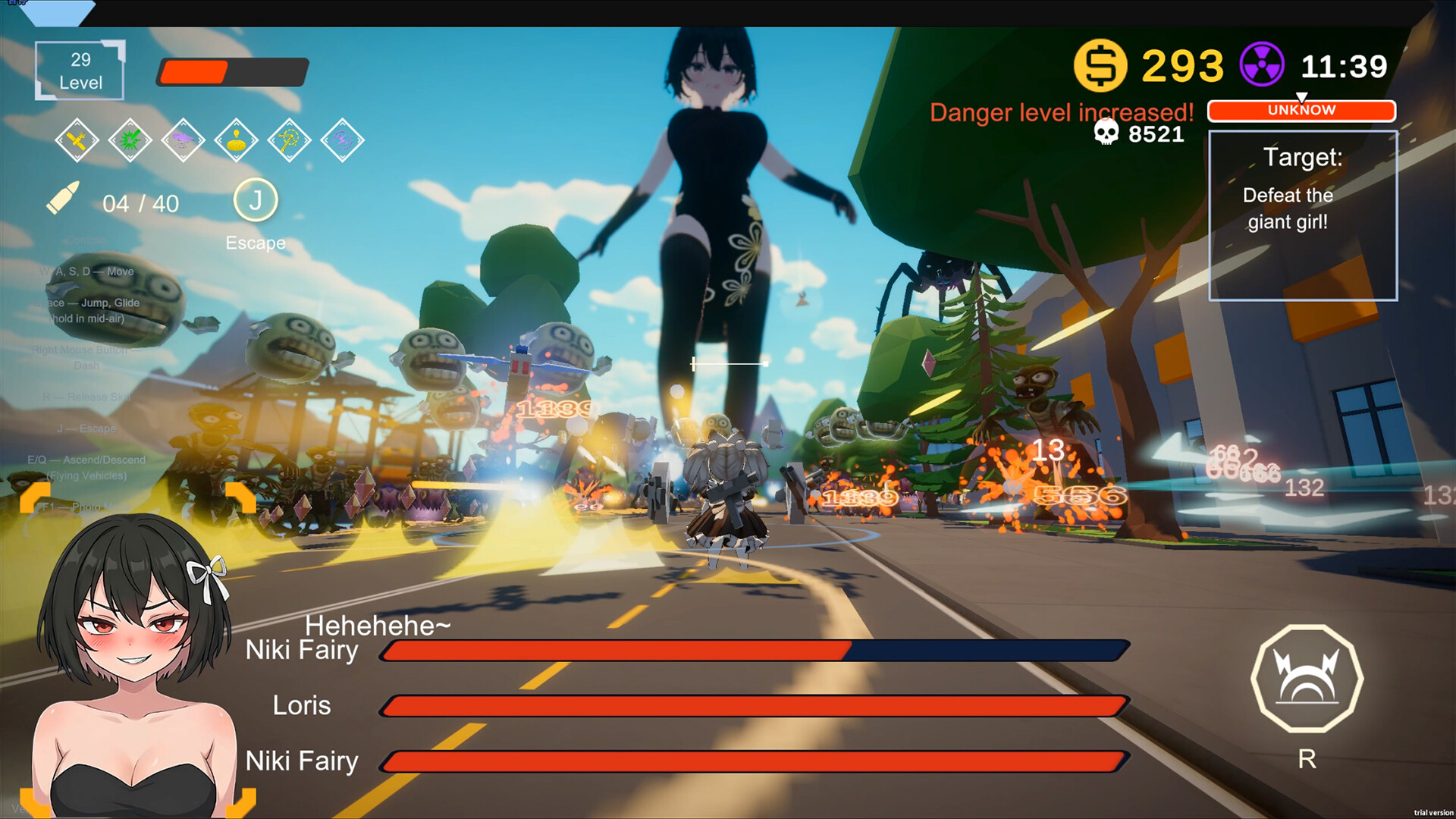Select the purple lightning skill icon
1456x819 pixels.
pyautogui.click(x=344, y=141)
